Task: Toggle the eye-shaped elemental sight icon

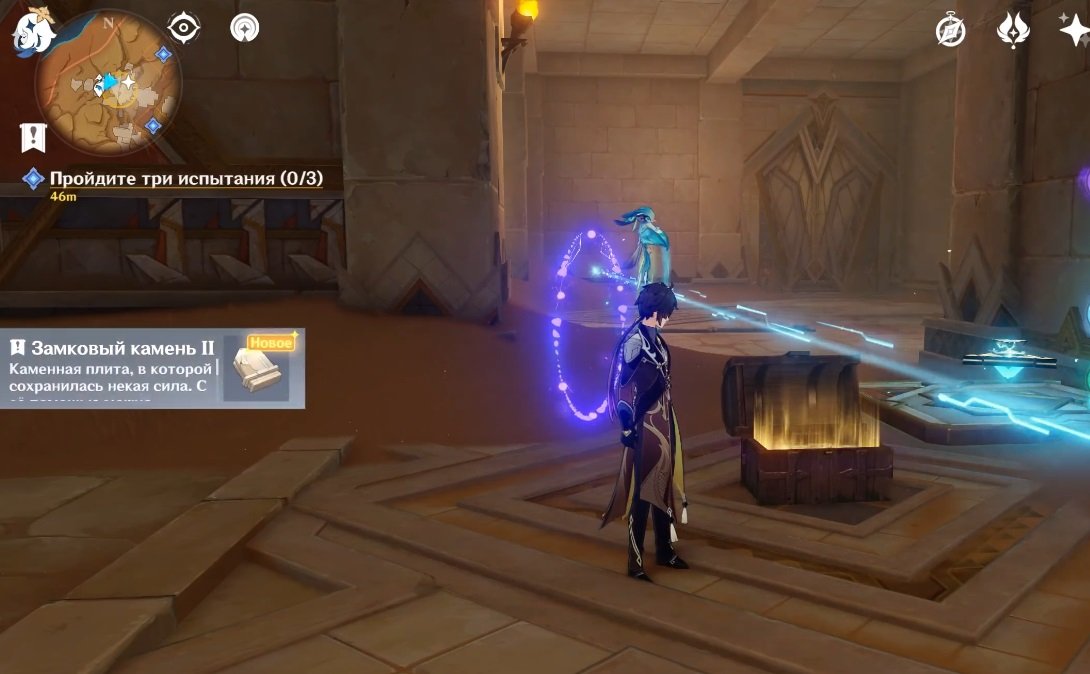Action: [184, 27]
